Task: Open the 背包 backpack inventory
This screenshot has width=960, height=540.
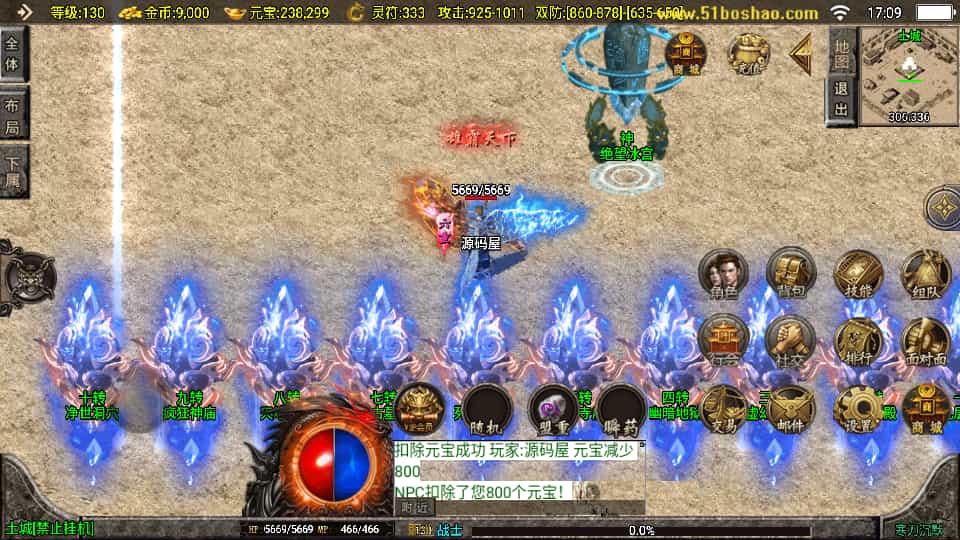Action: click(x=791, y=273)
